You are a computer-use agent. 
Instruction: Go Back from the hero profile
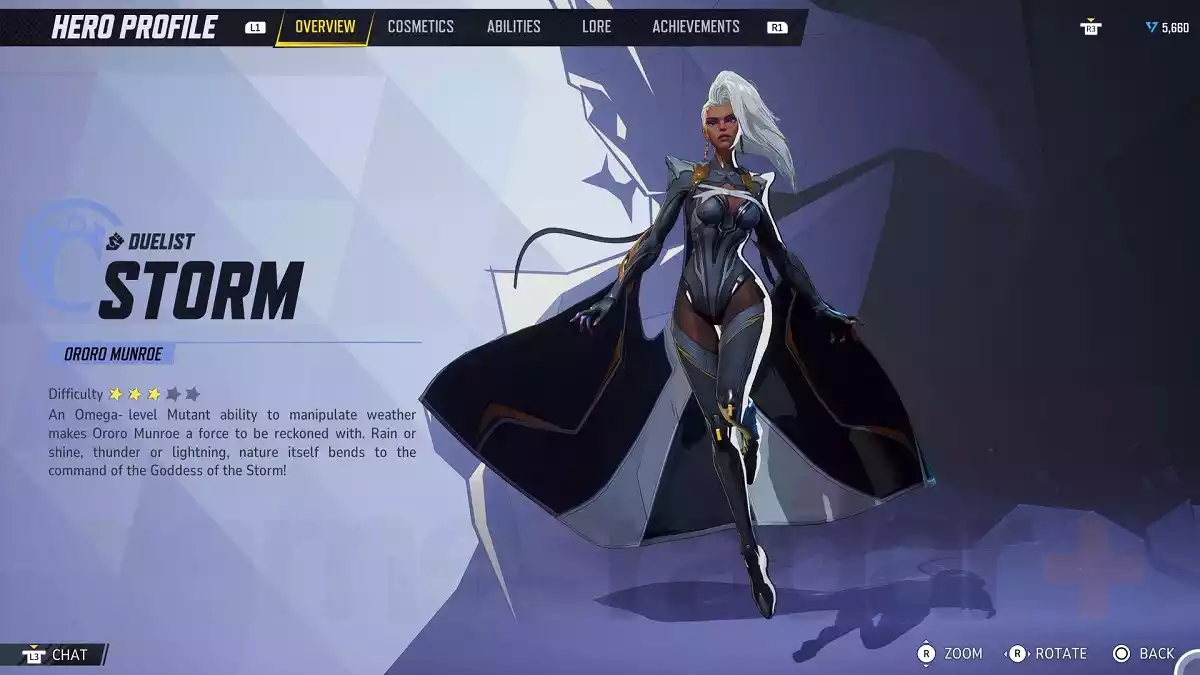[1144, 653]
